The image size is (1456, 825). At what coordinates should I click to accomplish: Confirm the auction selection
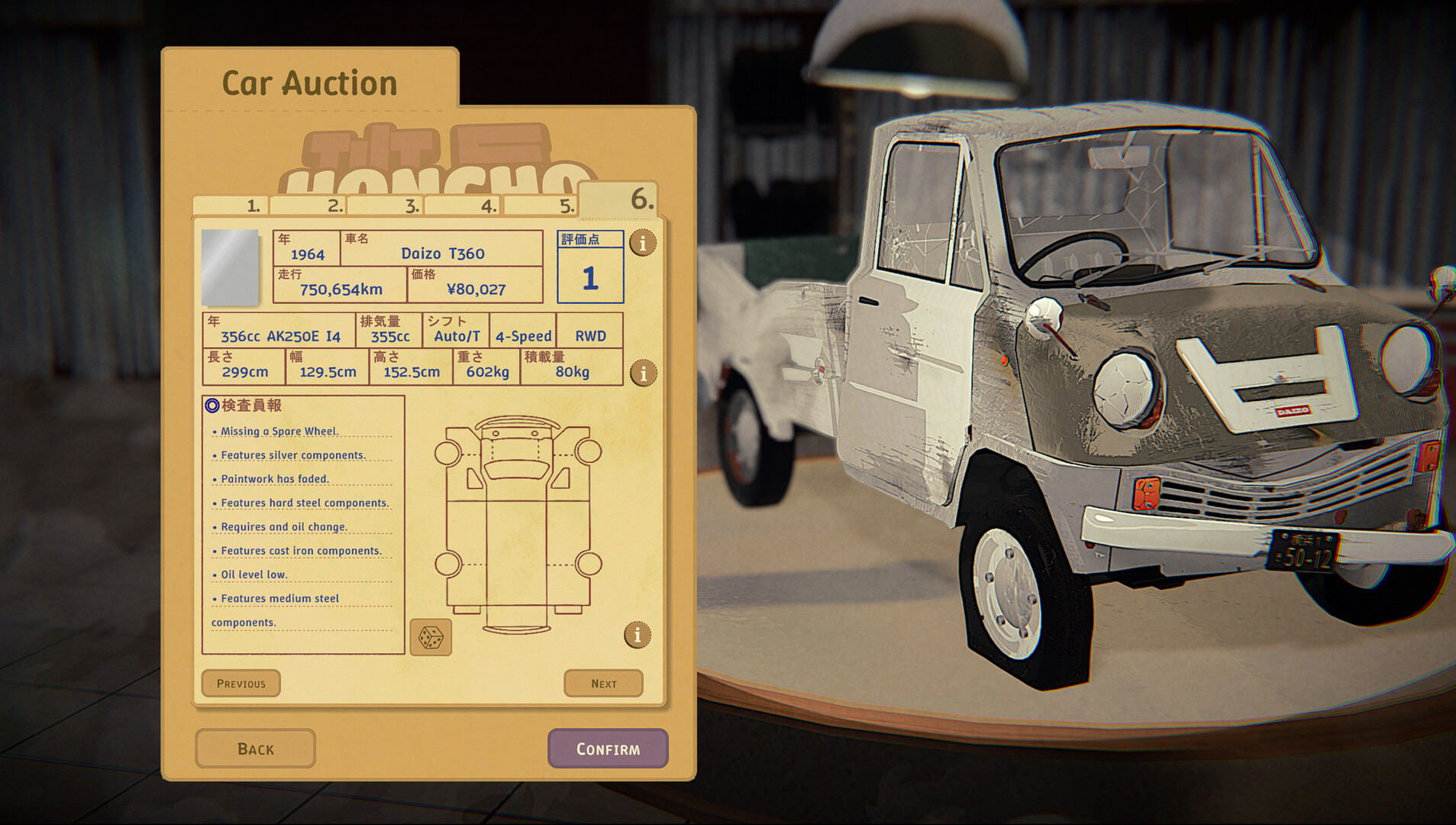(608, 749)
